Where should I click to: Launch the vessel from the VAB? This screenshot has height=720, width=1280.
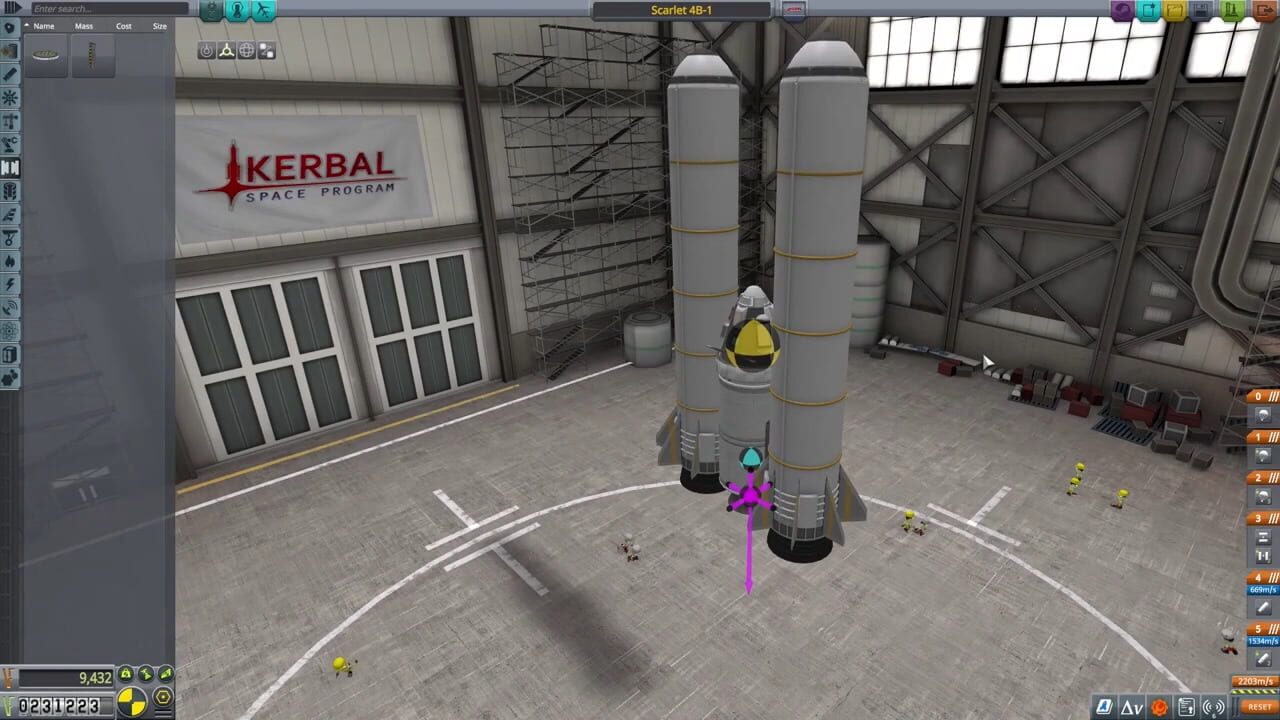tap(1231, 10)
